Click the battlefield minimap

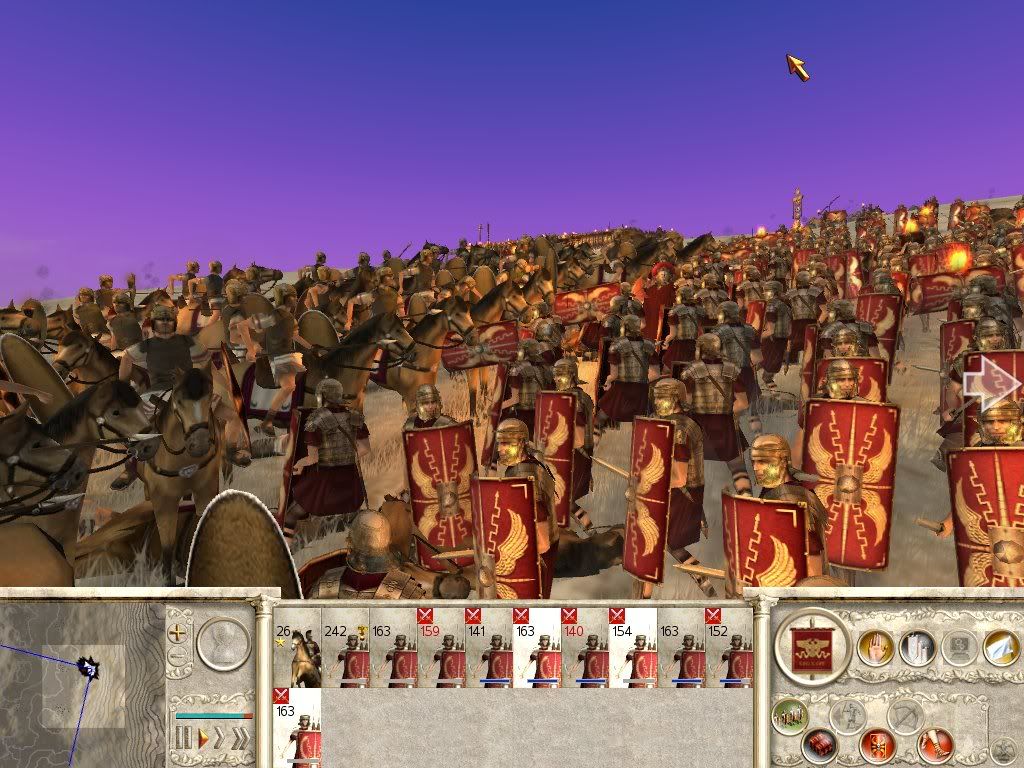[x=80, y=680]
